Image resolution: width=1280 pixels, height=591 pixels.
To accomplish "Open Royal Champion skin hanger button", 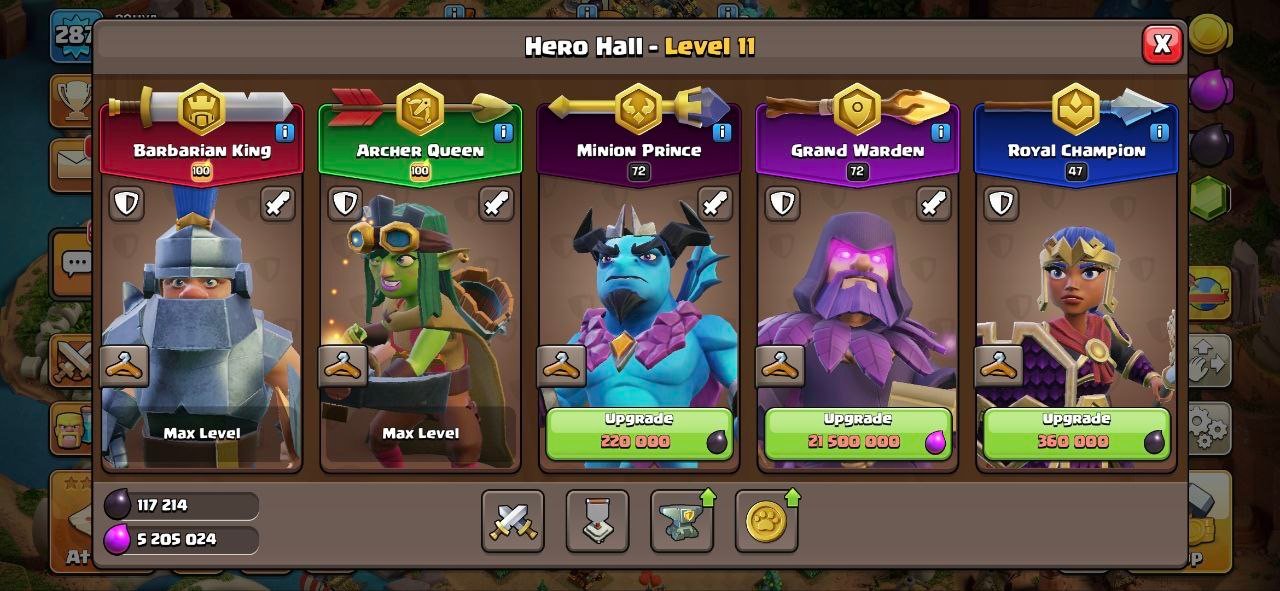I will (999, 366).
